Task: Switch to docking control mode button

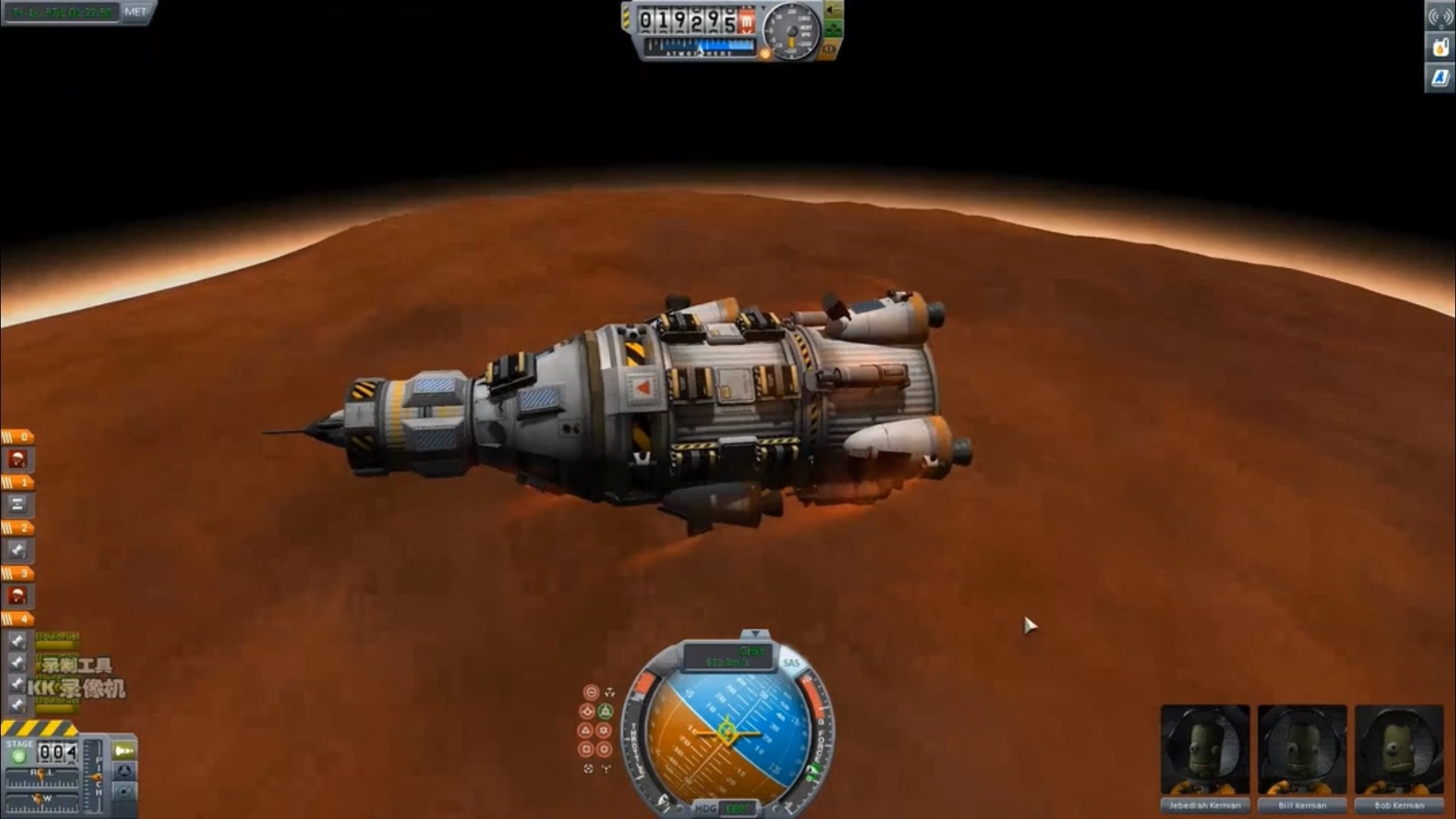Action: (x=124, y=771)
